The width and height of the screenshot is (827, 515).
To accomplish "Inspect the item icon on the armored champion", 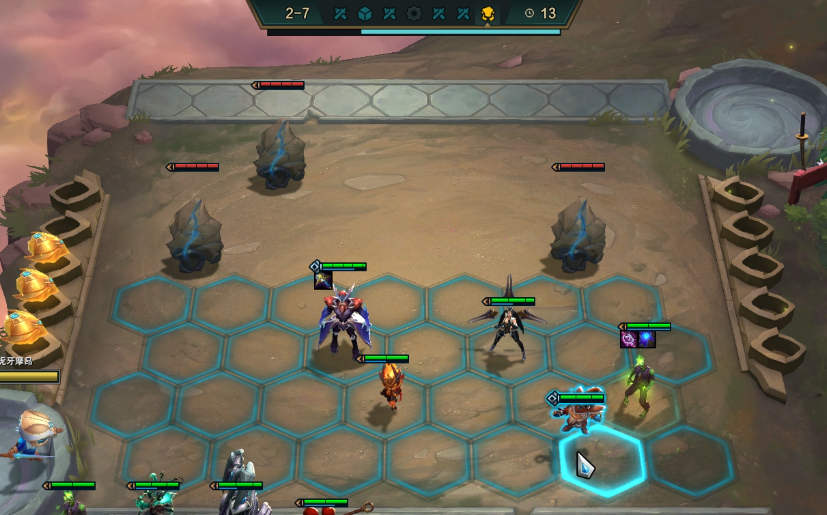I will [x=323, y=280].
